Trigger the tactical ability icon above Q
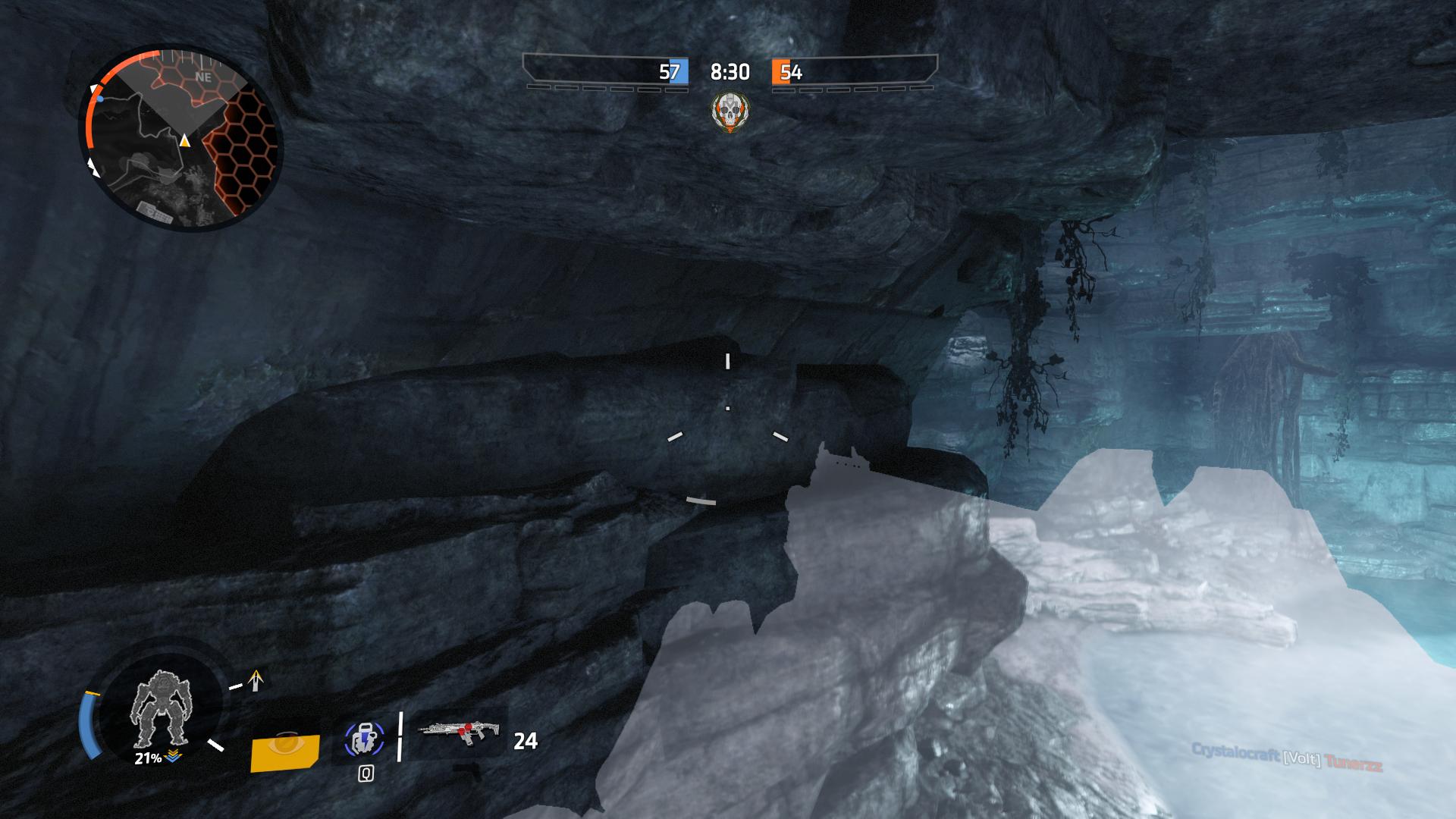The image size is (1456, 819). point(366,739)
